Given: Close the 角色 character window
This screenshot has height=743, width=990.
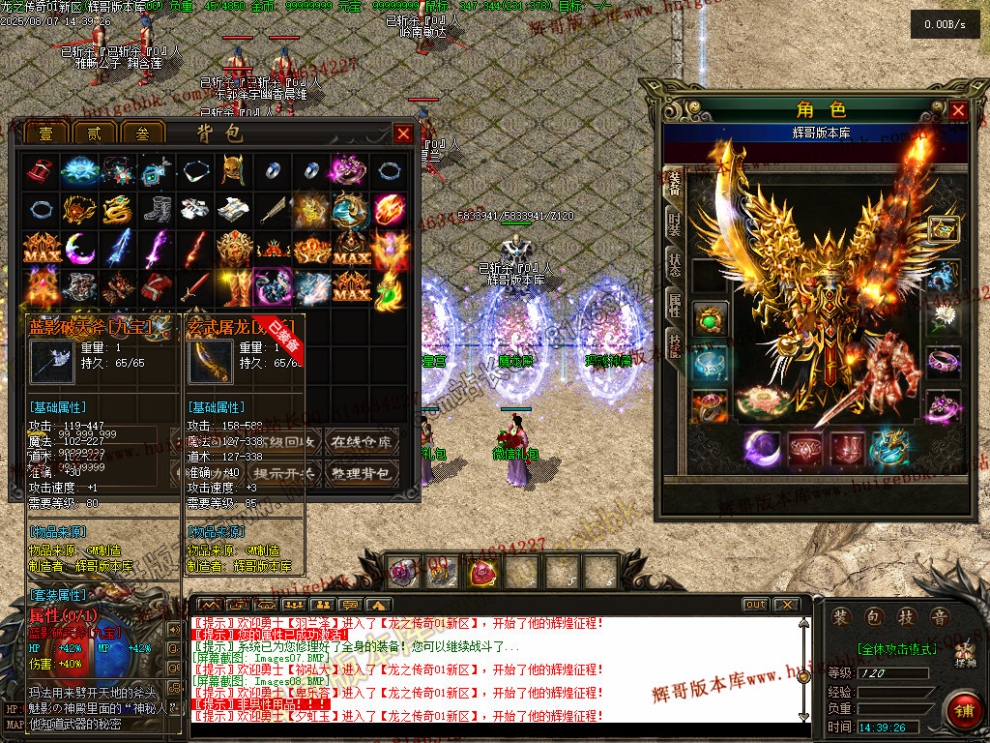Looking at the screenshot, I should (958, 110).
